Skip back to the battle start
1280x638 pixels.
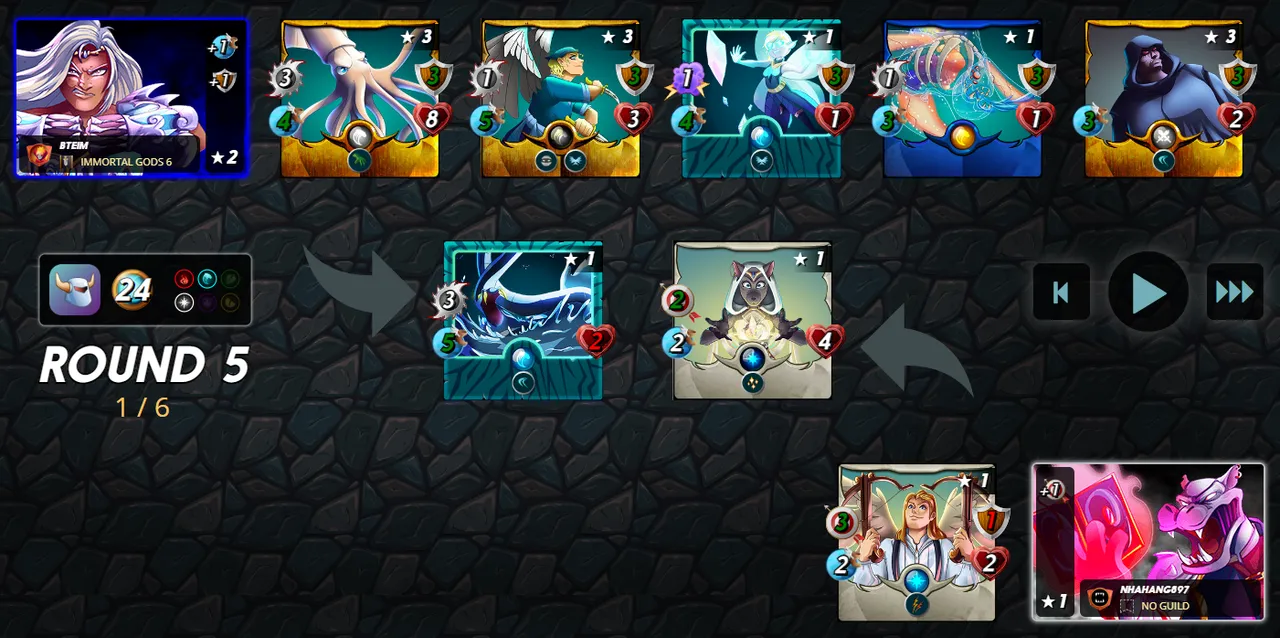tap(1061, 292)
